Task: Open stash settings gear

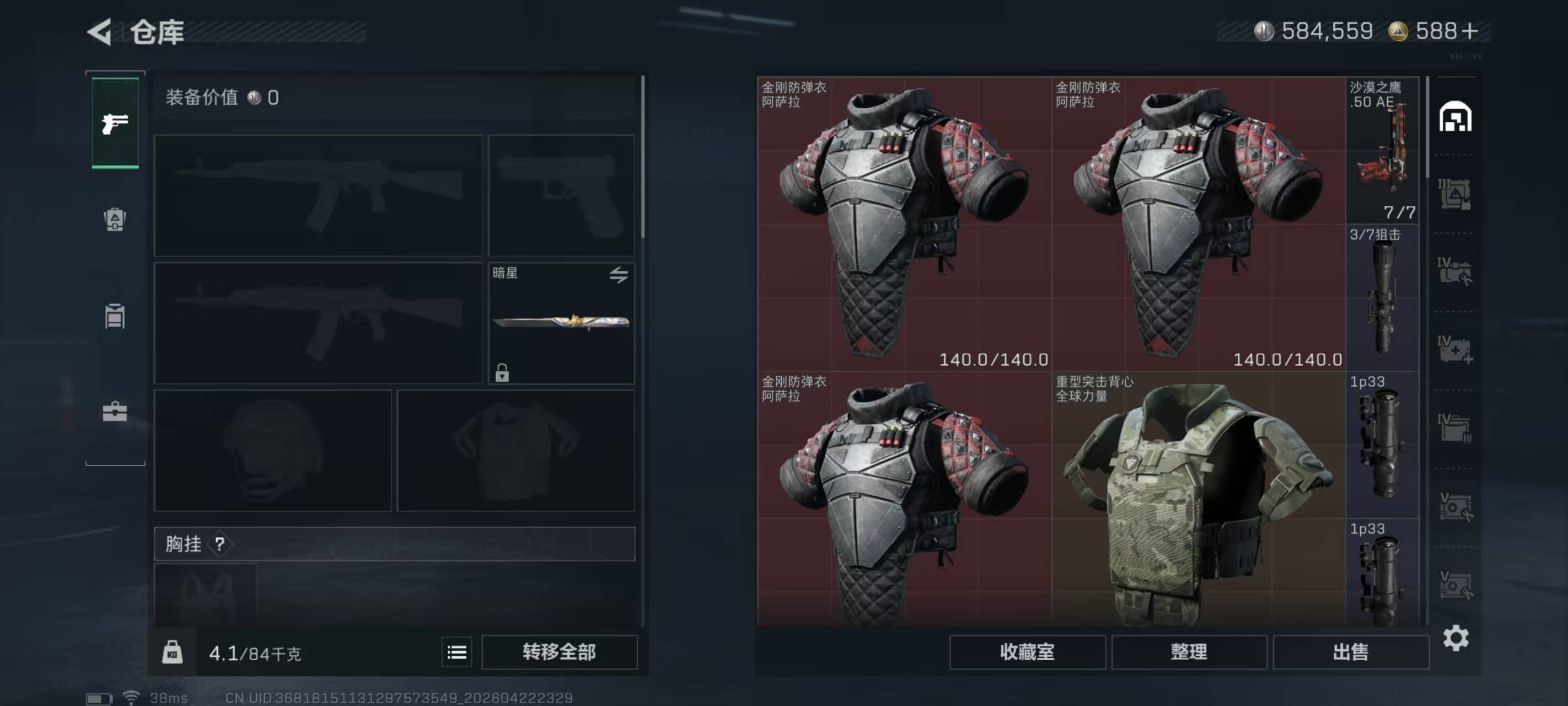Action: (1456, 638)
